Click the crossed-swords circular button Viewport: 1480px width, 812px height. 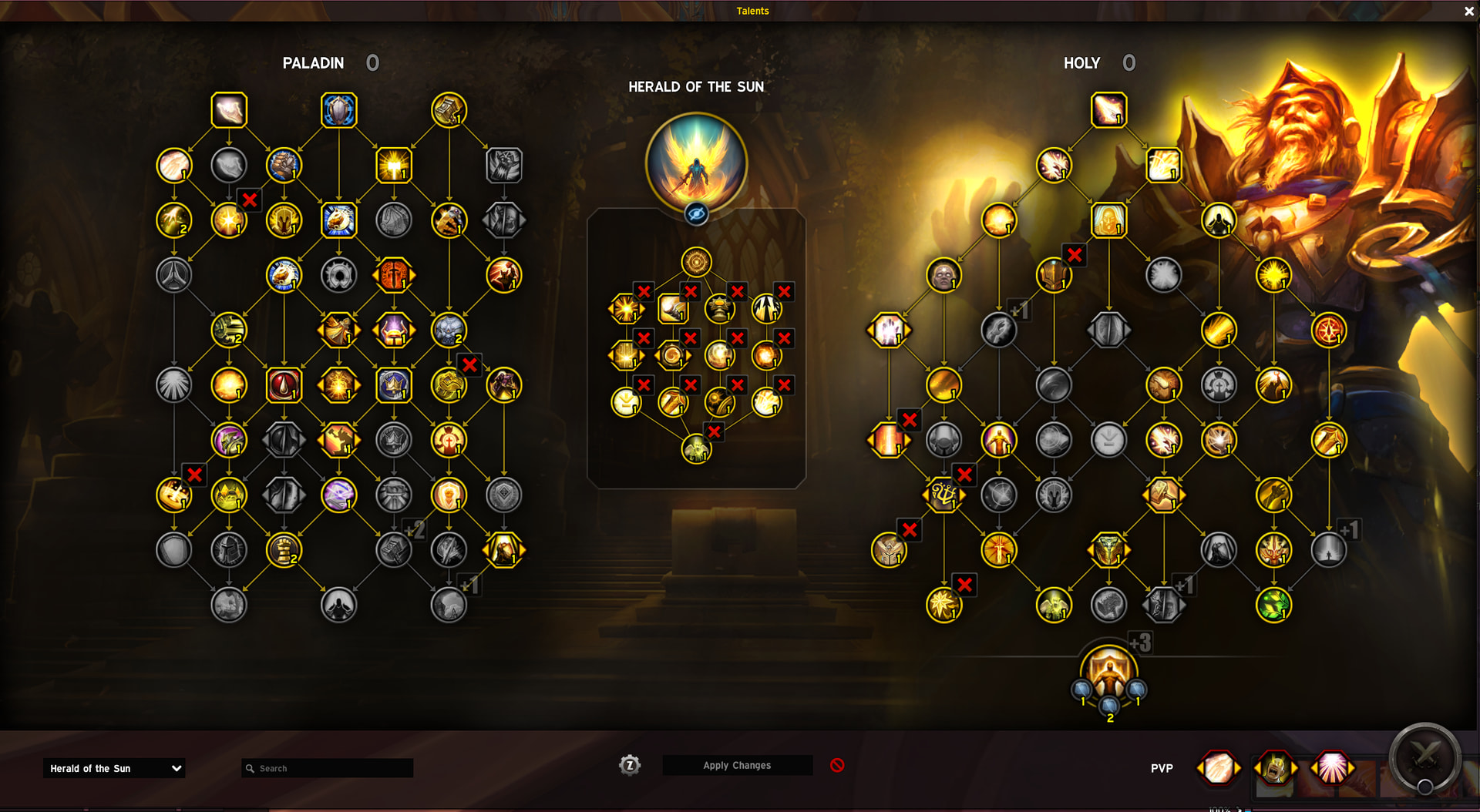tap(1424, 757)
